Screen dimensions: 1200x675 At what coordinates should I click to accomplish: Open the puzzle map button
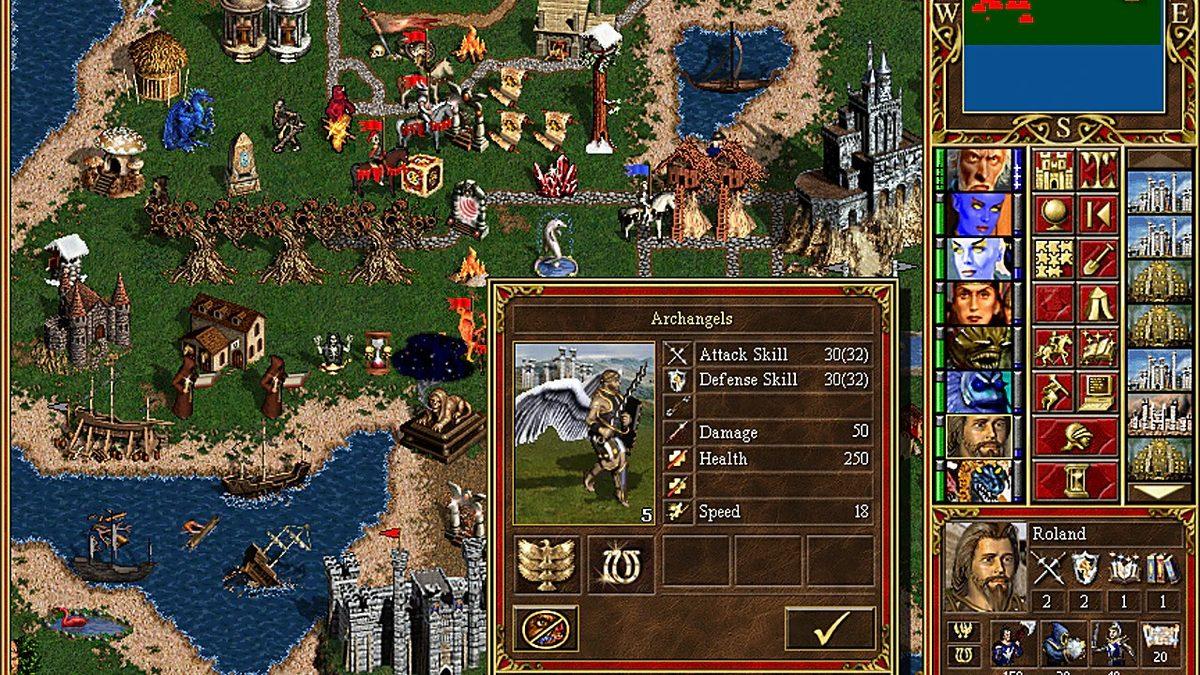click(x=1053, y=259)
